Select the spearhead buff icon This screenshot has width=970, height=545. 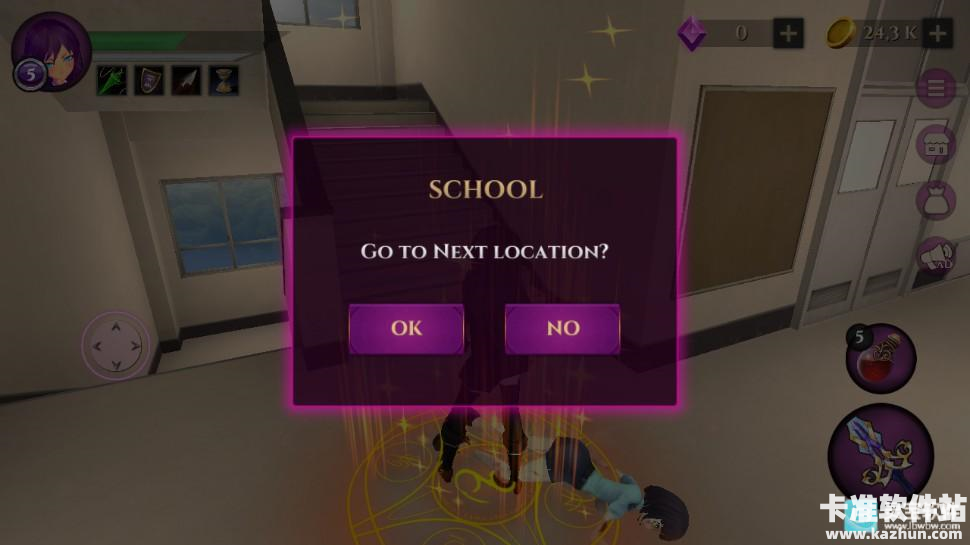point(185,80)
